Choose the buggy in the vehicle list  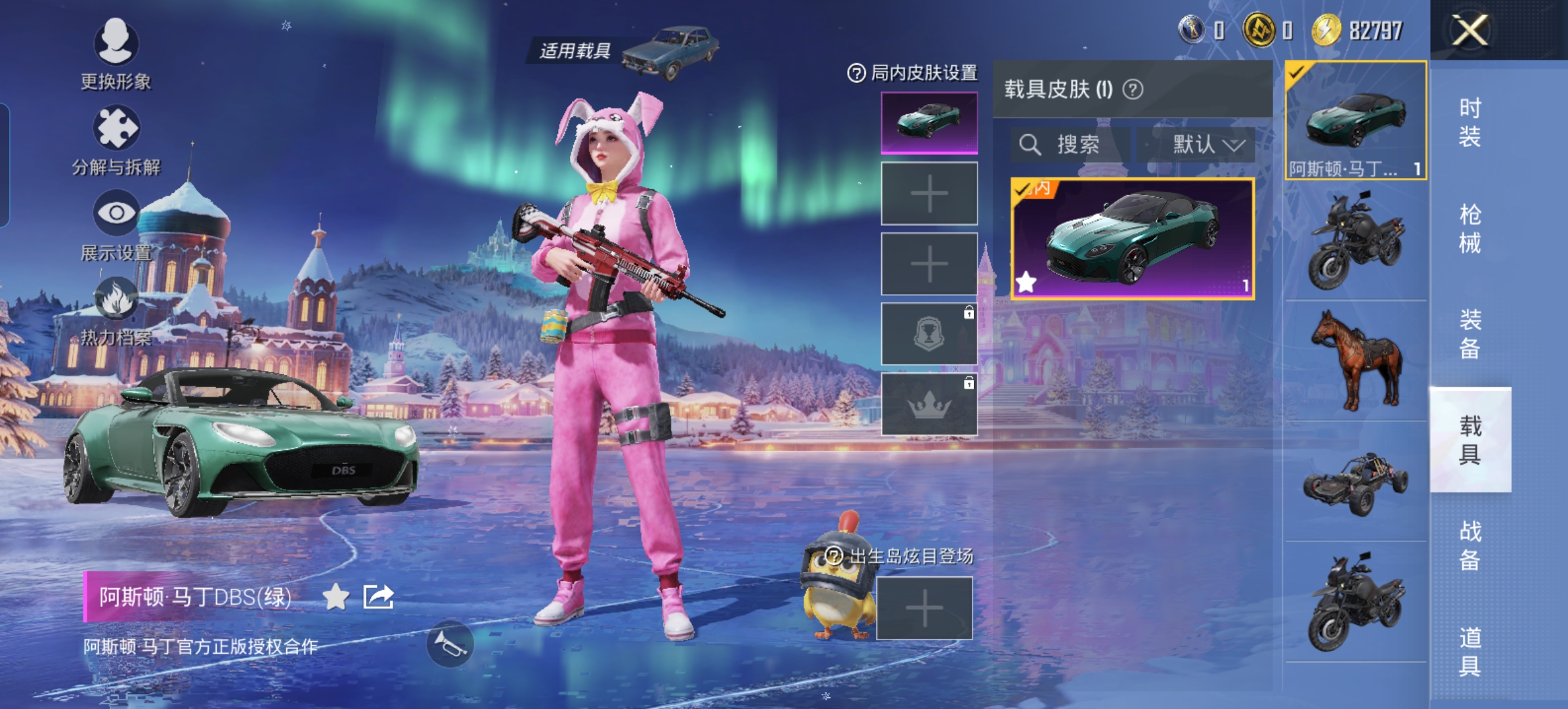pos(1356,483)
